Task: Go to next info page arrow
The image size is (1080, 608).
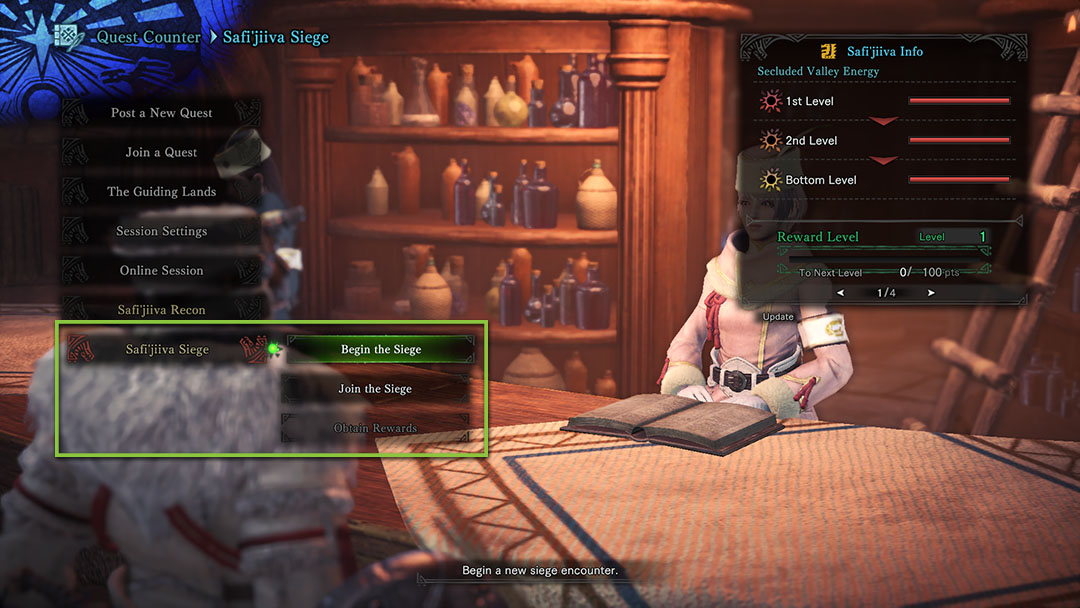Action: pyautogui.click(x=931, y=293)
